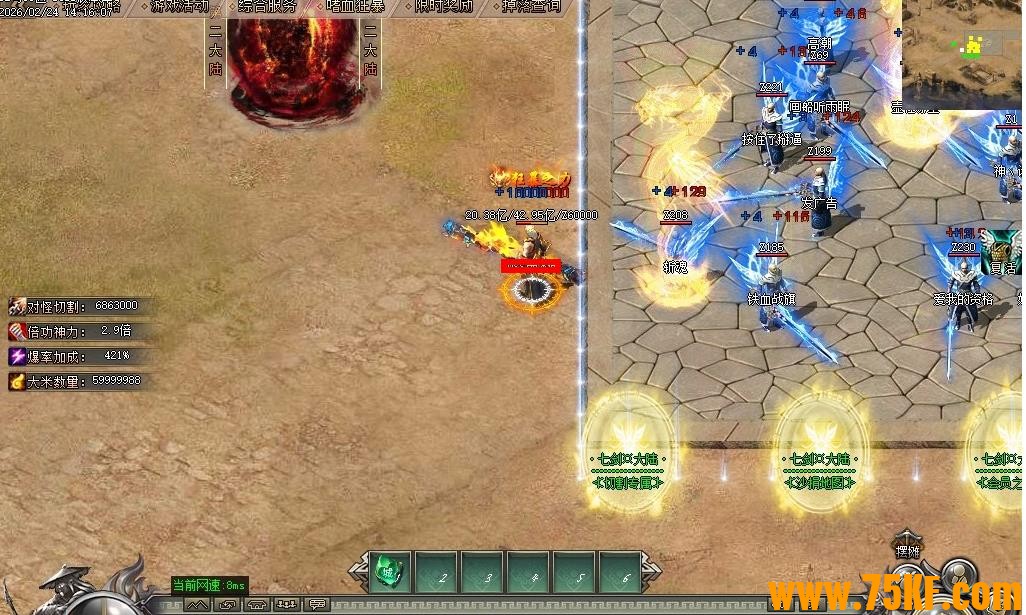This screenshot has height=615, width=1026.
Task: Open the 摆摊 stall button
Action: point(907,548)
